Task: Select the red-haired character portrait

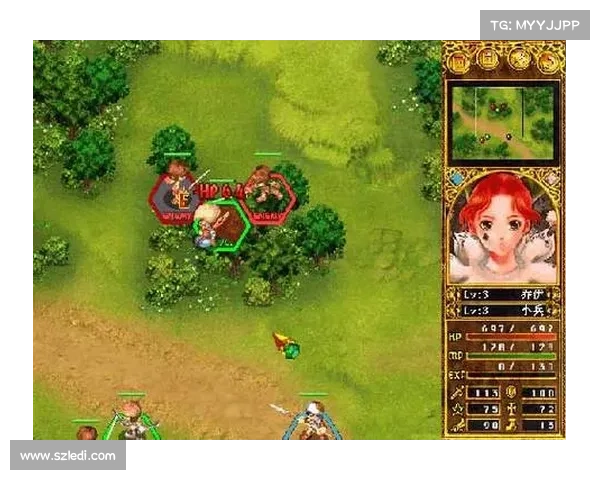Action: (502, 228)
